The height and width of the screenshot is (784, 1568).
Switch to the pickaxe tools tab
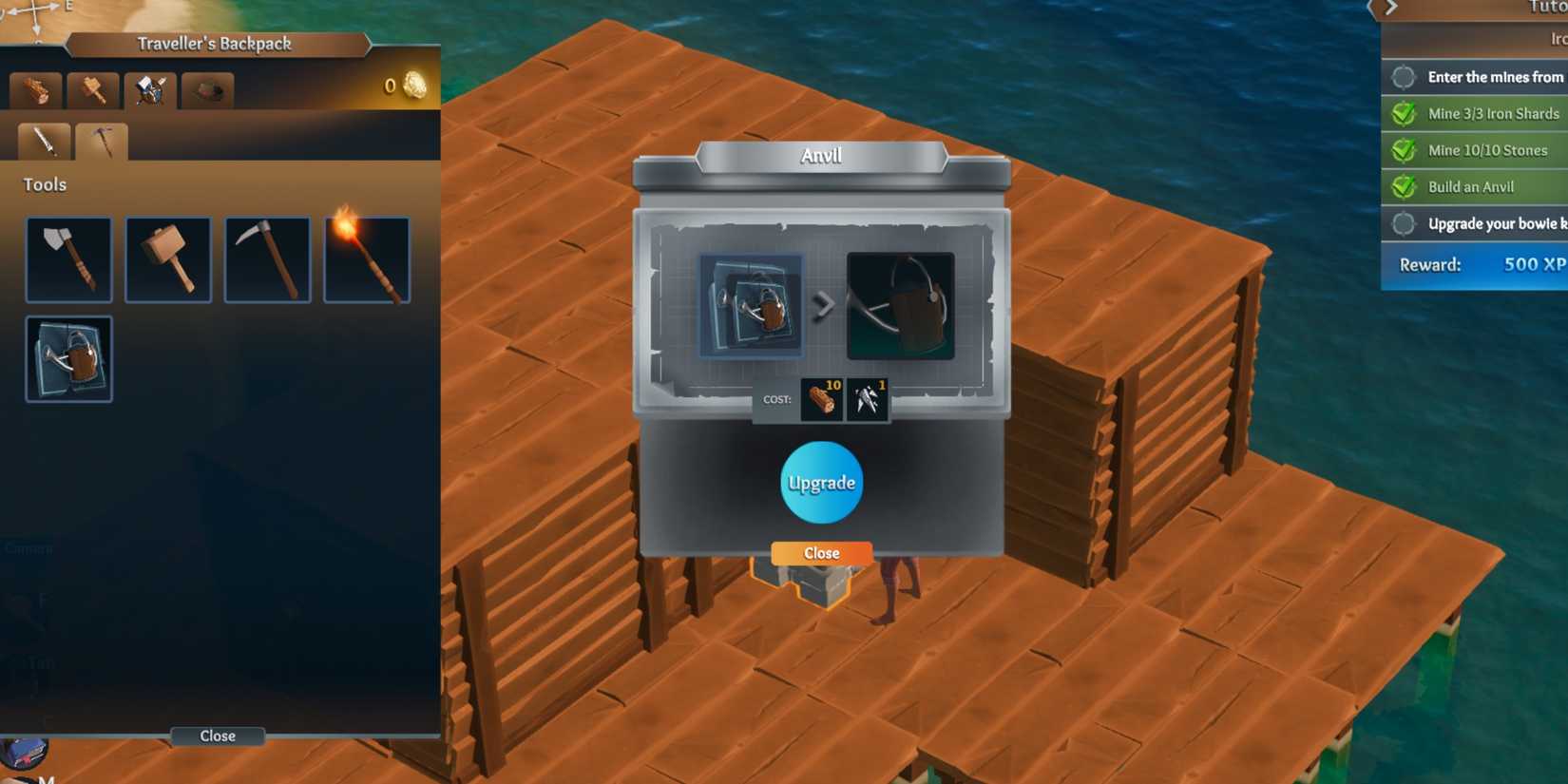pos(103,141)
